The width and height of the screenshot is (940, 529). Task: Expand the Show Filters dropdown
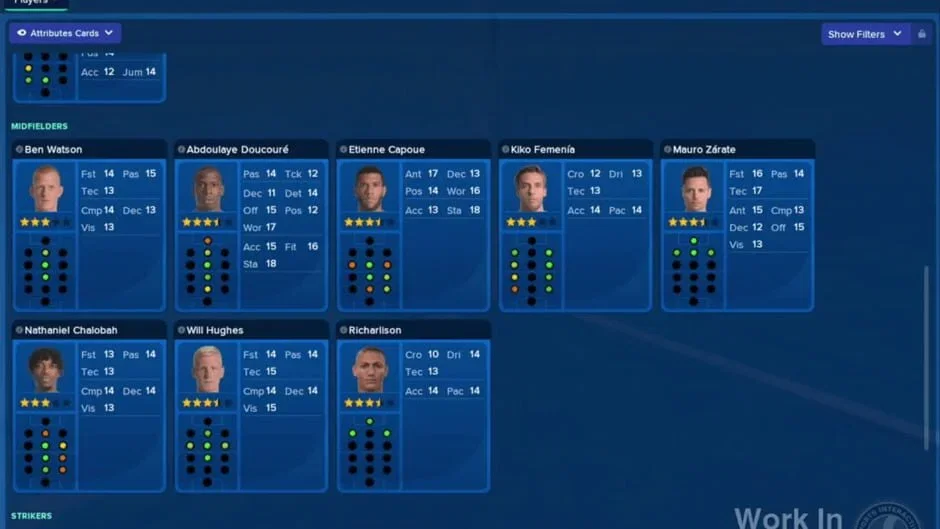(x=865, y=34)
